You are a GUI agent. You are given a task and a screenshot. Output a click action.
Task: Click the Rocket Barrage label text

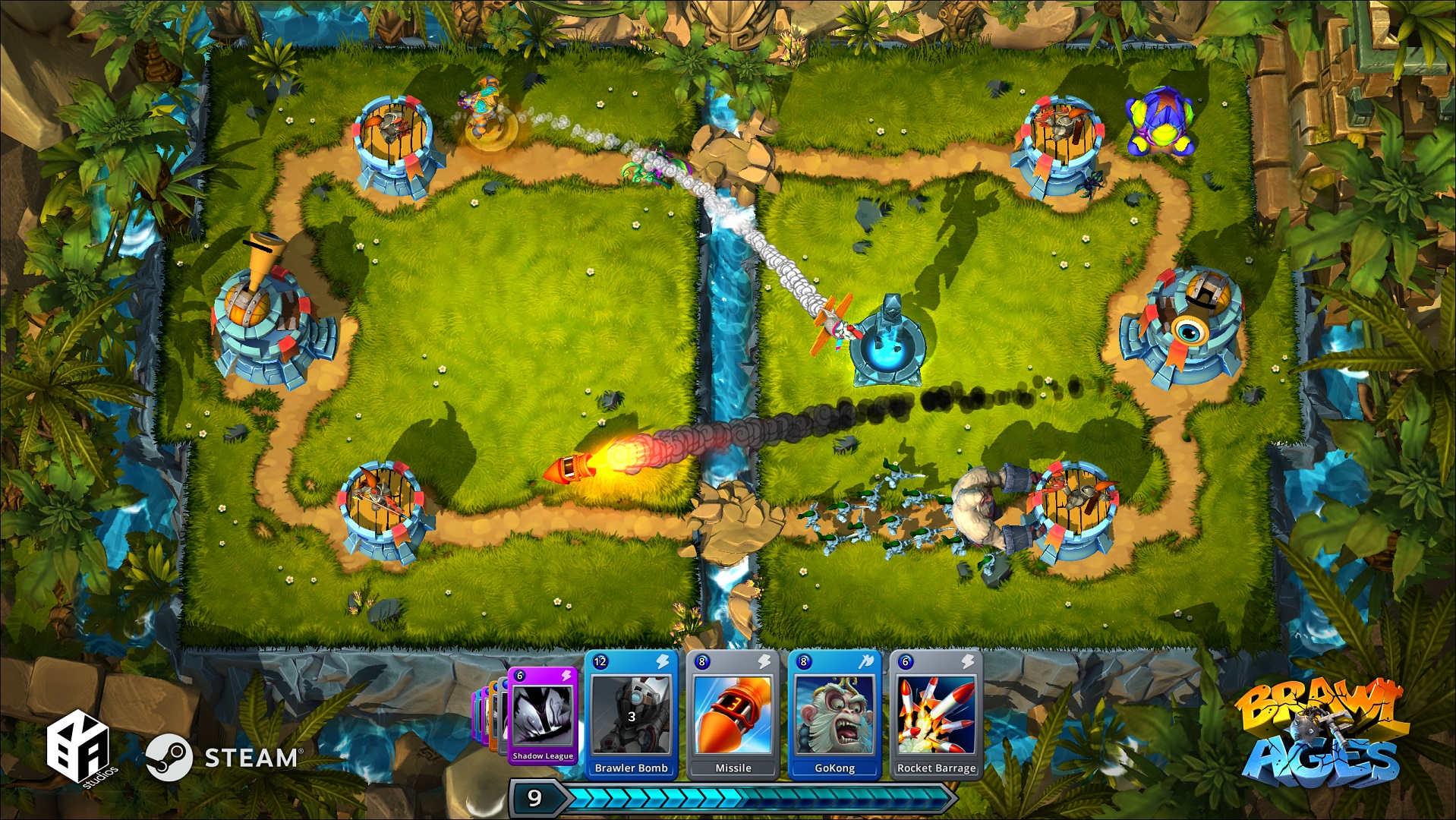(937, 768)
